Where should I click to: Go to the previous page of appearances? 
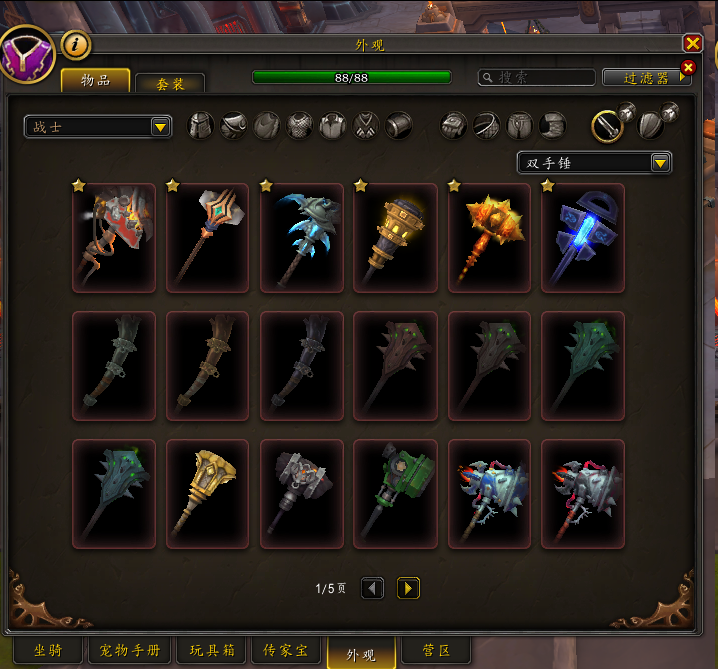372,588
